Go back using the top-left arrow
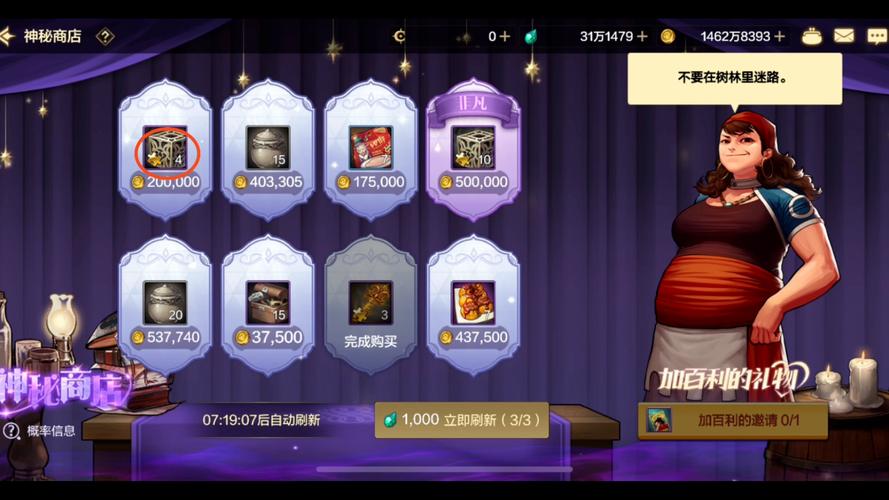The image size is (889, 500). tap(8, 36)
